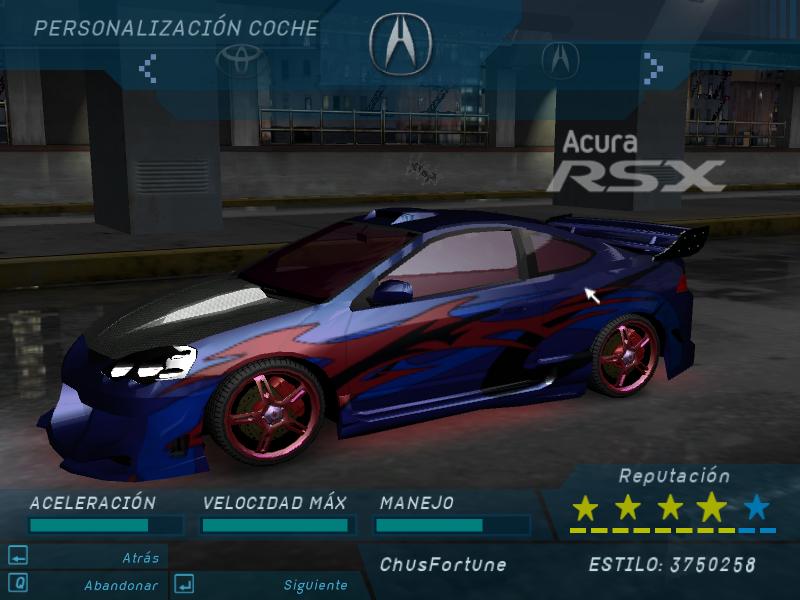
Task: Select the Toyota brand logo
Action: (238, 59)
